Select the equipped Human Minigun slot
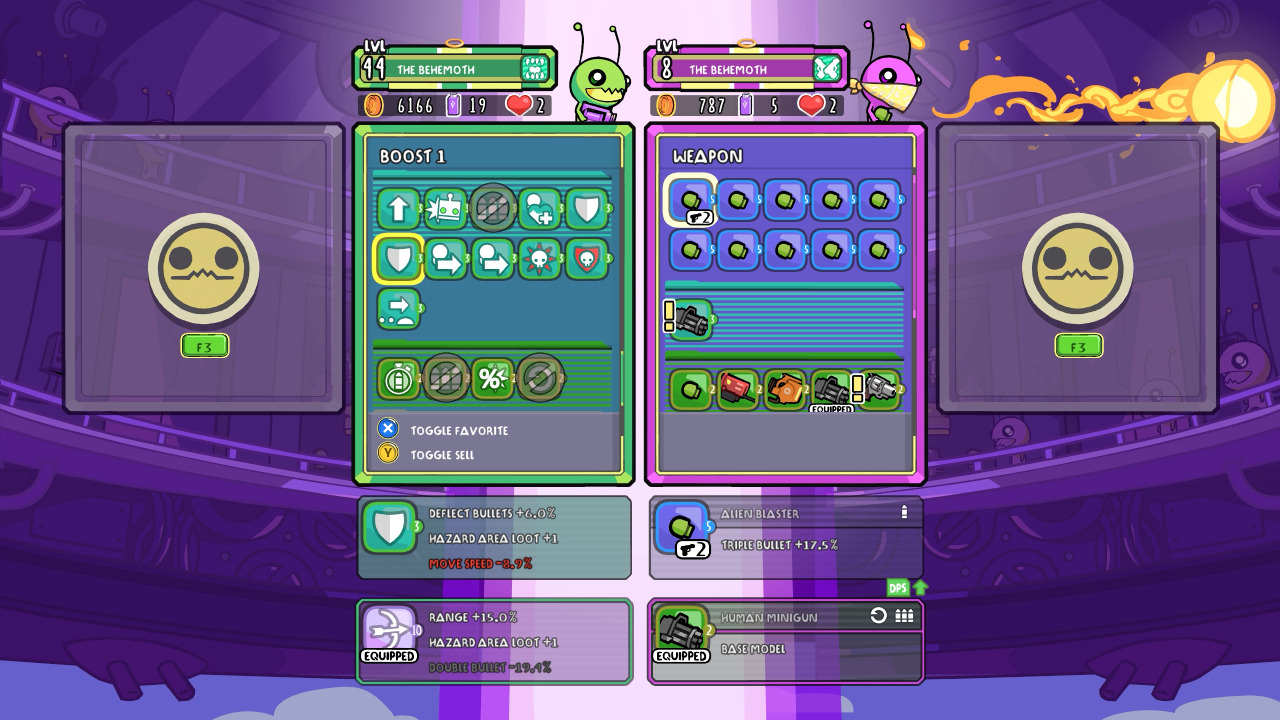Image resolution: width=1280 pixels, height=720 pixels. click(x=832, y=390)
